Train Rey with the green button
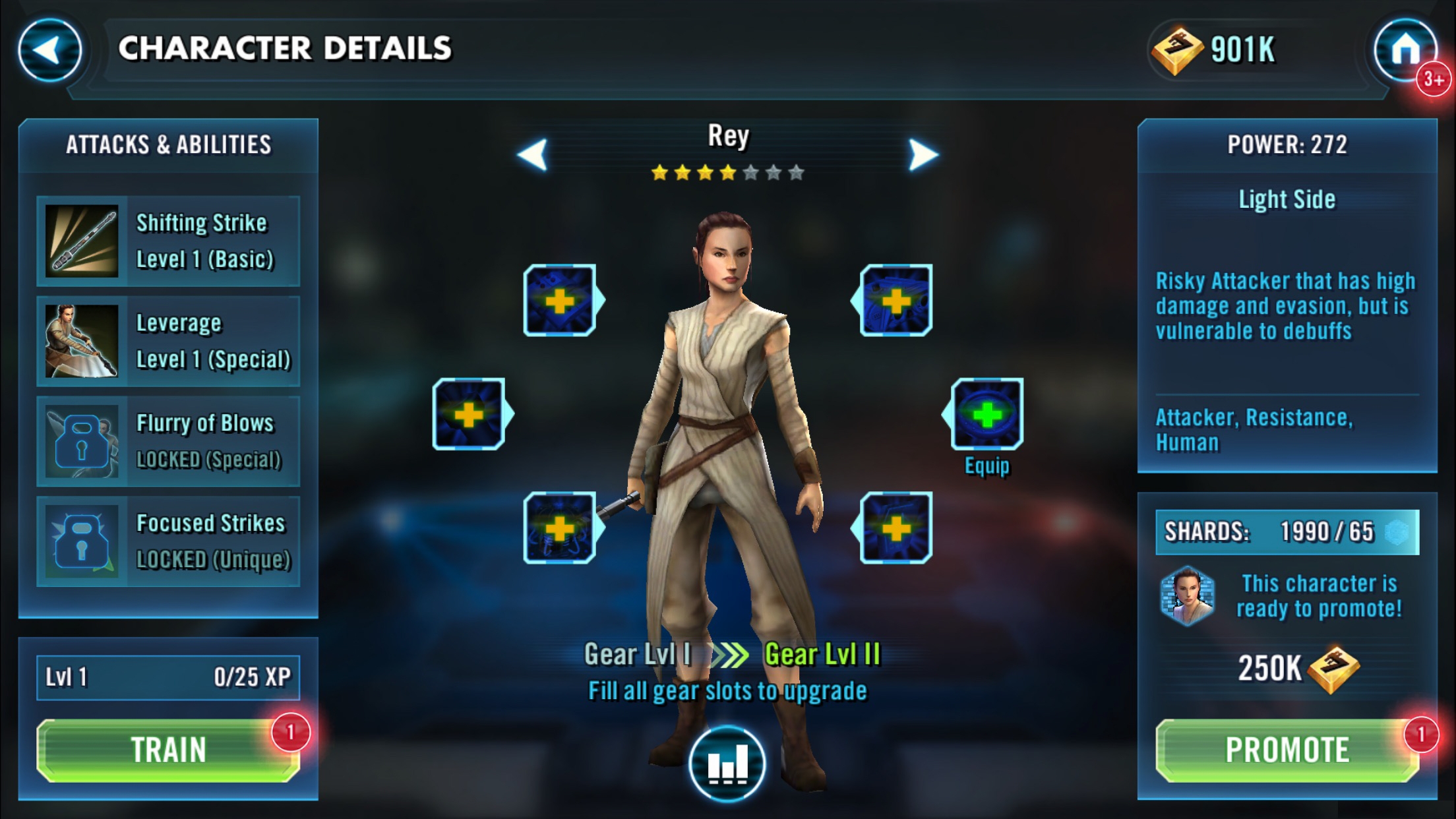Image resolution: width=1456 pixels, height=819 pixels. [168, 750]
